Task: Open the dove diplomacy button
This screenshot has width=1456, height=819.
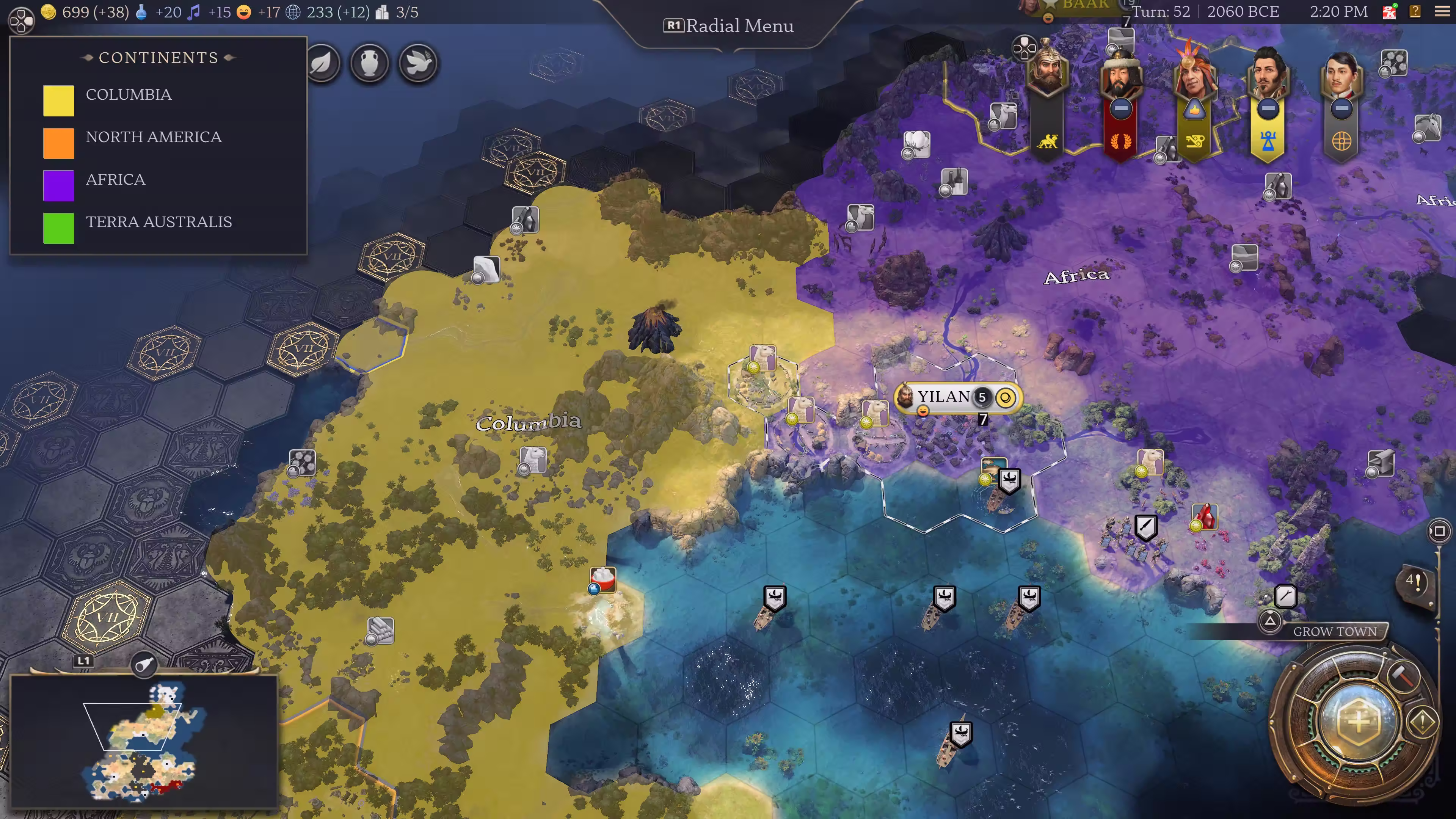Action: pos(418,63)
